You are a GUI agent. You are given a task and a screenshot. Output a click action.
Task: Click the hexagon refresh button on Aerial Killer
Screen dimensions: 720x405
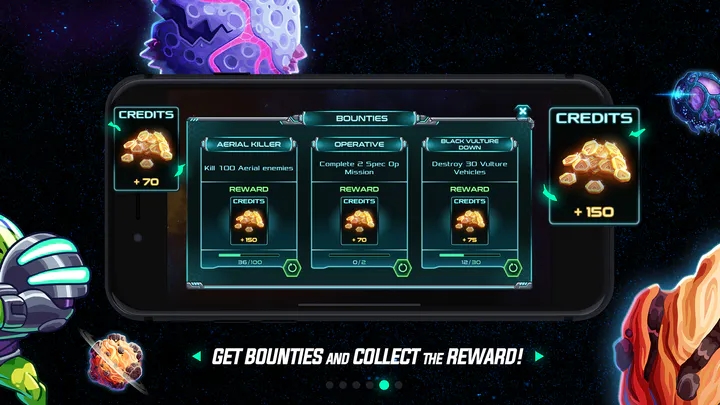click(292, 267)
